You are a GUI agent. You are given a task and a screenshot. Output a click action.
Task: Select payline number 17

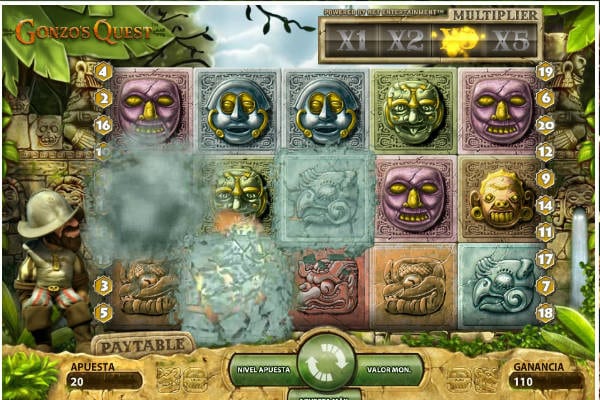click(545, 259)
